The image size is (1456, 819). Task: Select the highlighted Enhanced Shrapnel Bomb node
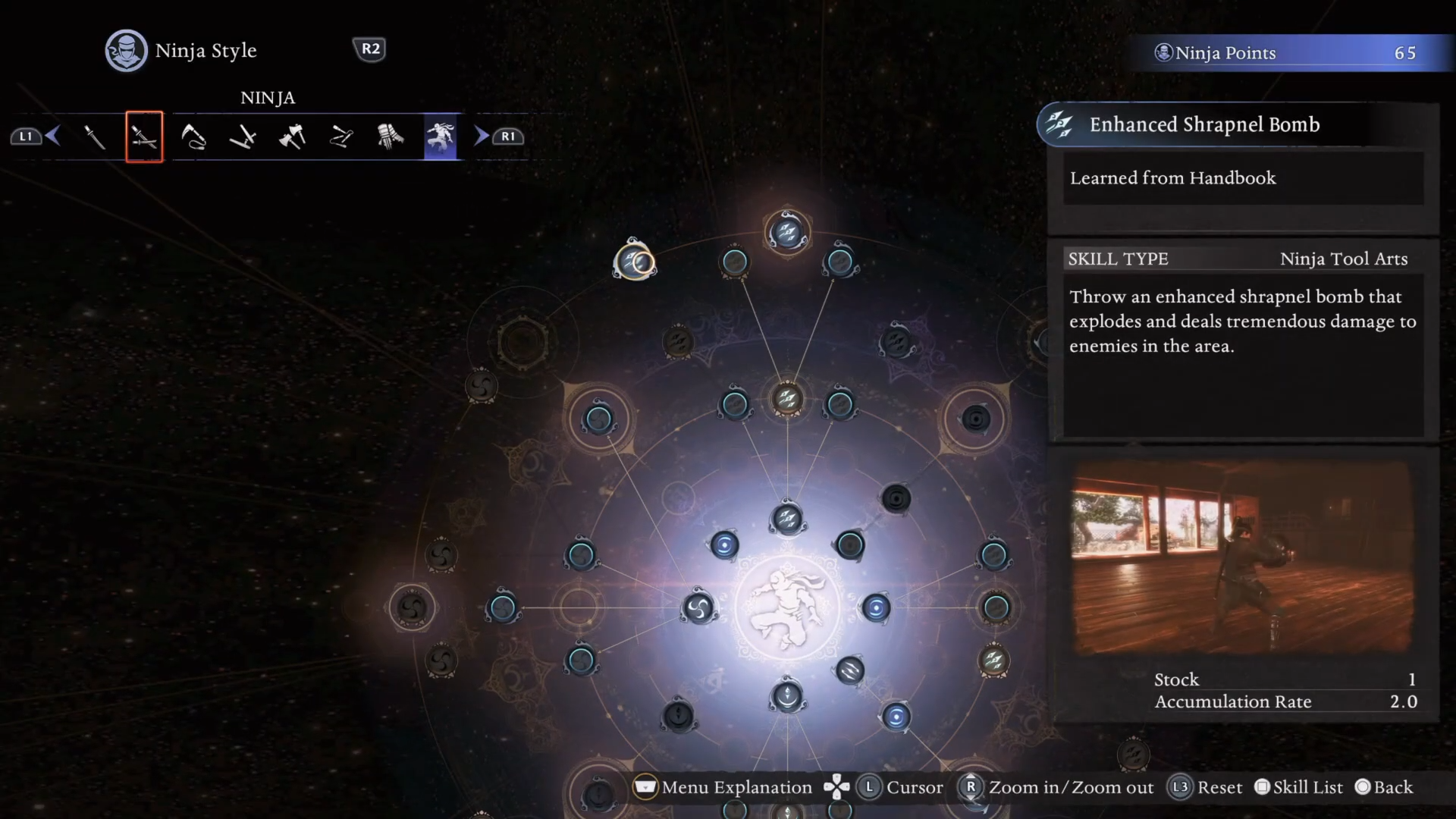click(635, 262)
